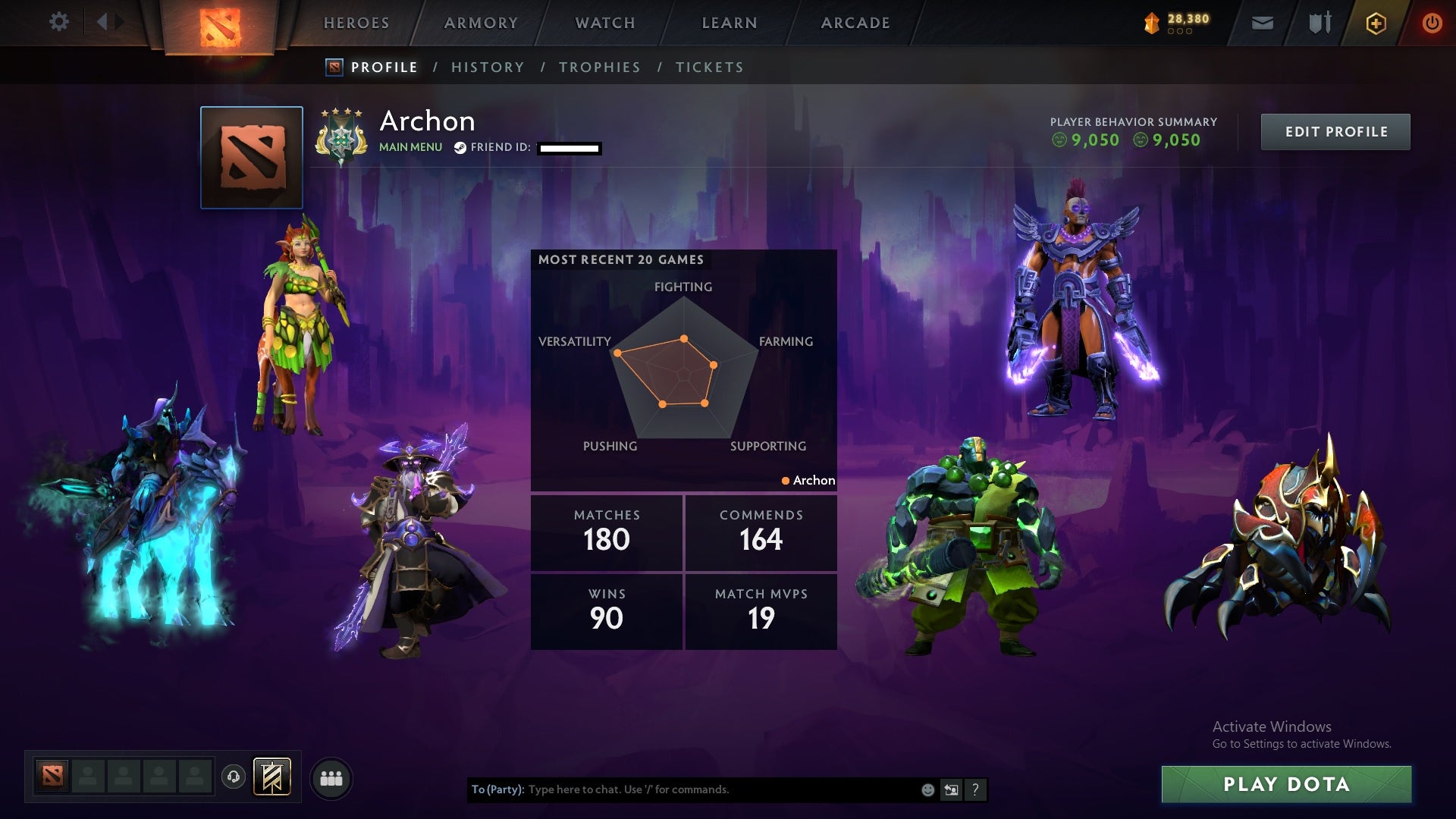1456x819 pixels.
Task: Open the friends list icon near chat wheel
Action: [331, 777]
